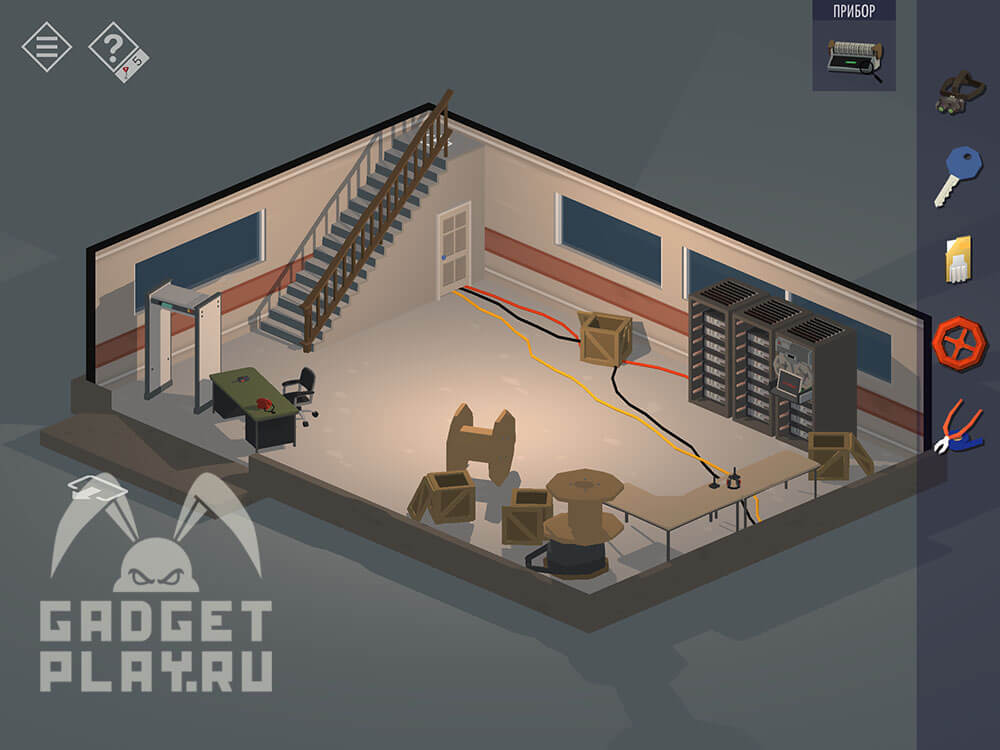
Task: Select the yellow folder inventory item
Action: click(958, 260)
